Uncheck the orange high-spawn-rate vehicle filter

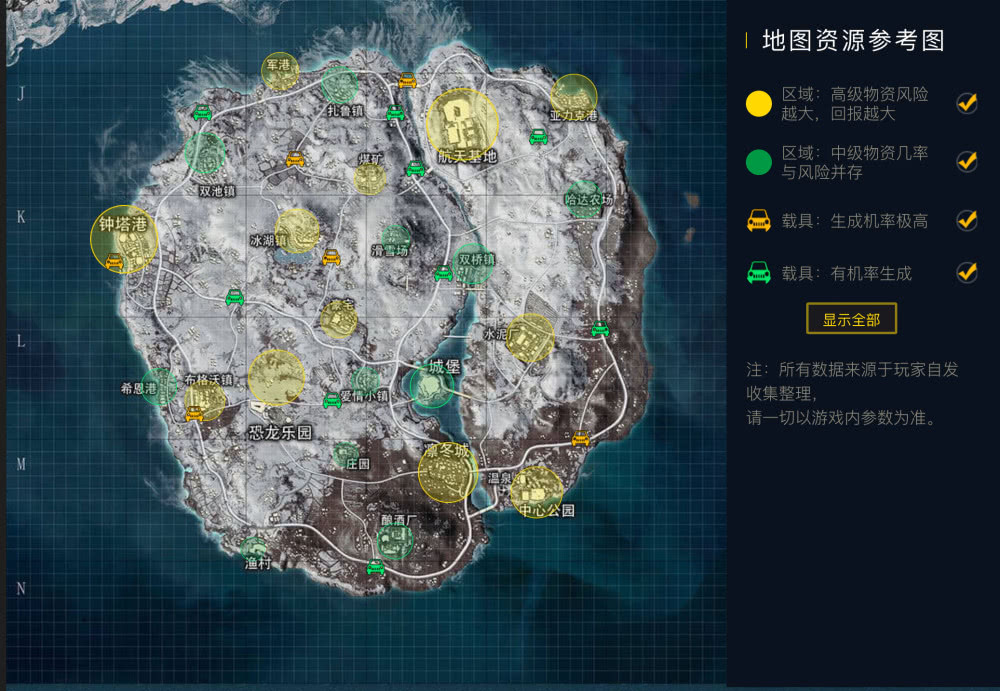[x=967, y=220]
